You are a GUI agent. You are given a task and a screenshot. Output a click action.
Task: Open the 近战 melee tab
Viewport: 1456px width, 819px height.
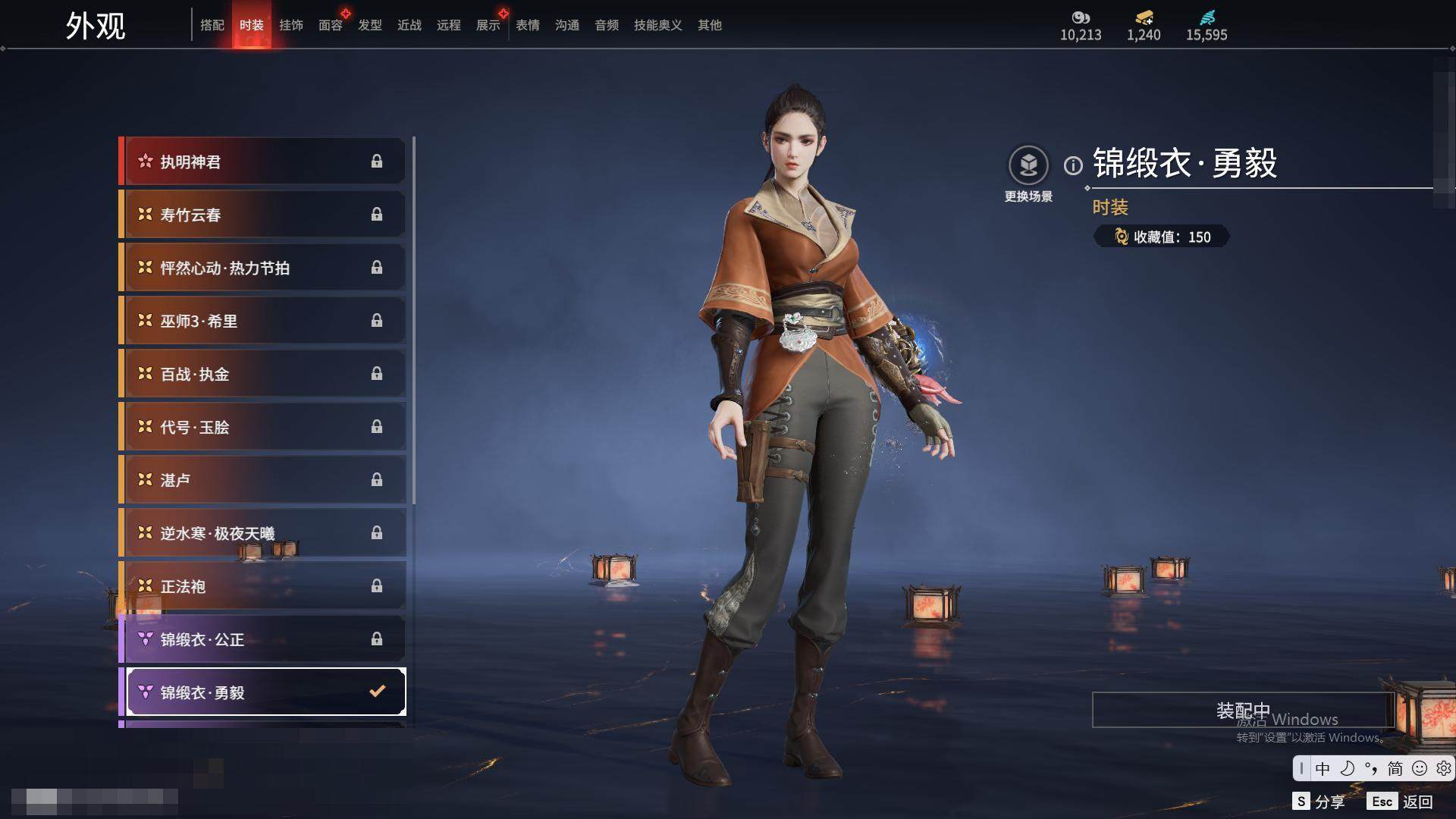click(409, 25)
